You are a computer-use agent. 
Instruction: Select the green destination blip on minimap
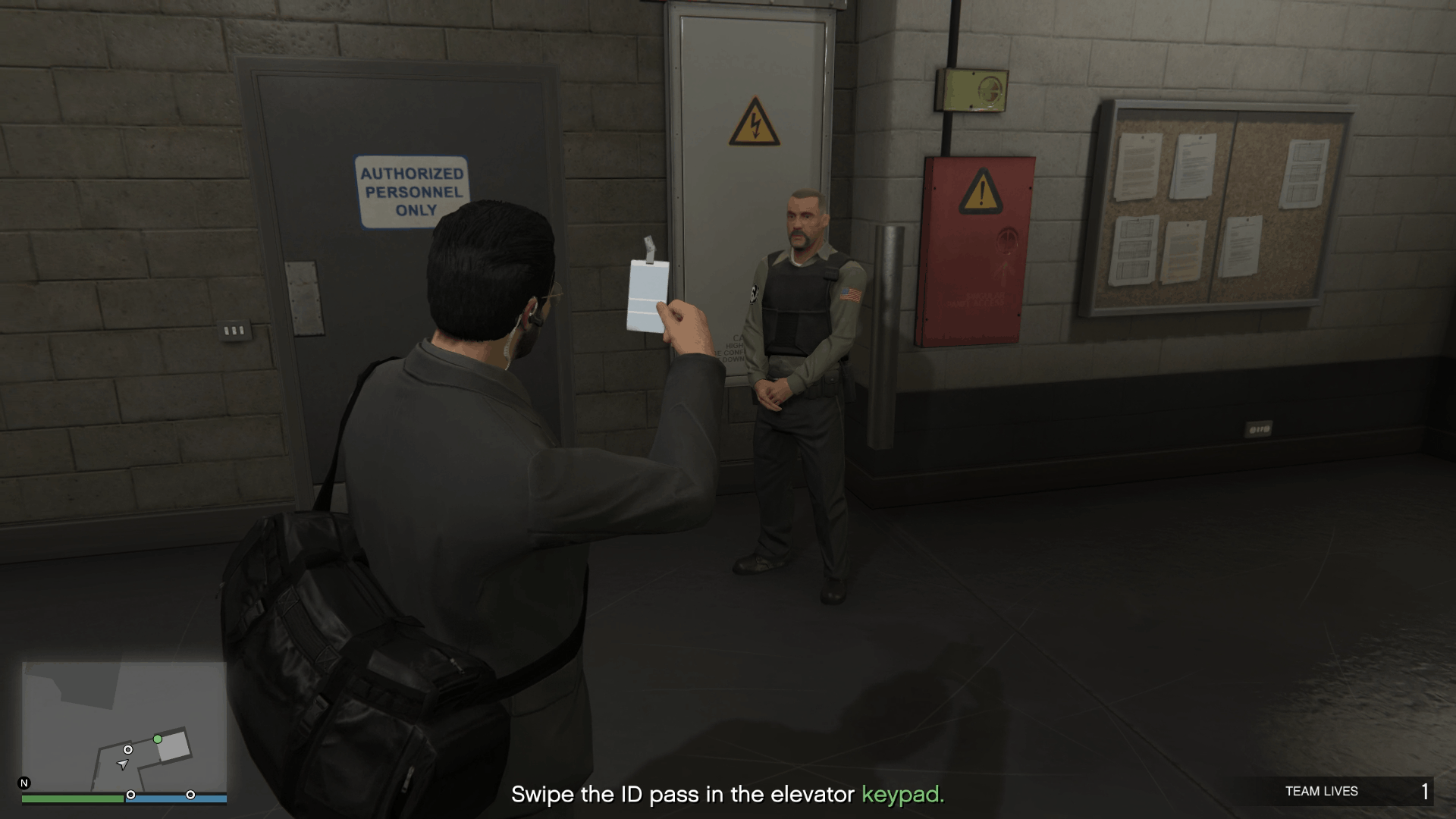pos(157,739)
